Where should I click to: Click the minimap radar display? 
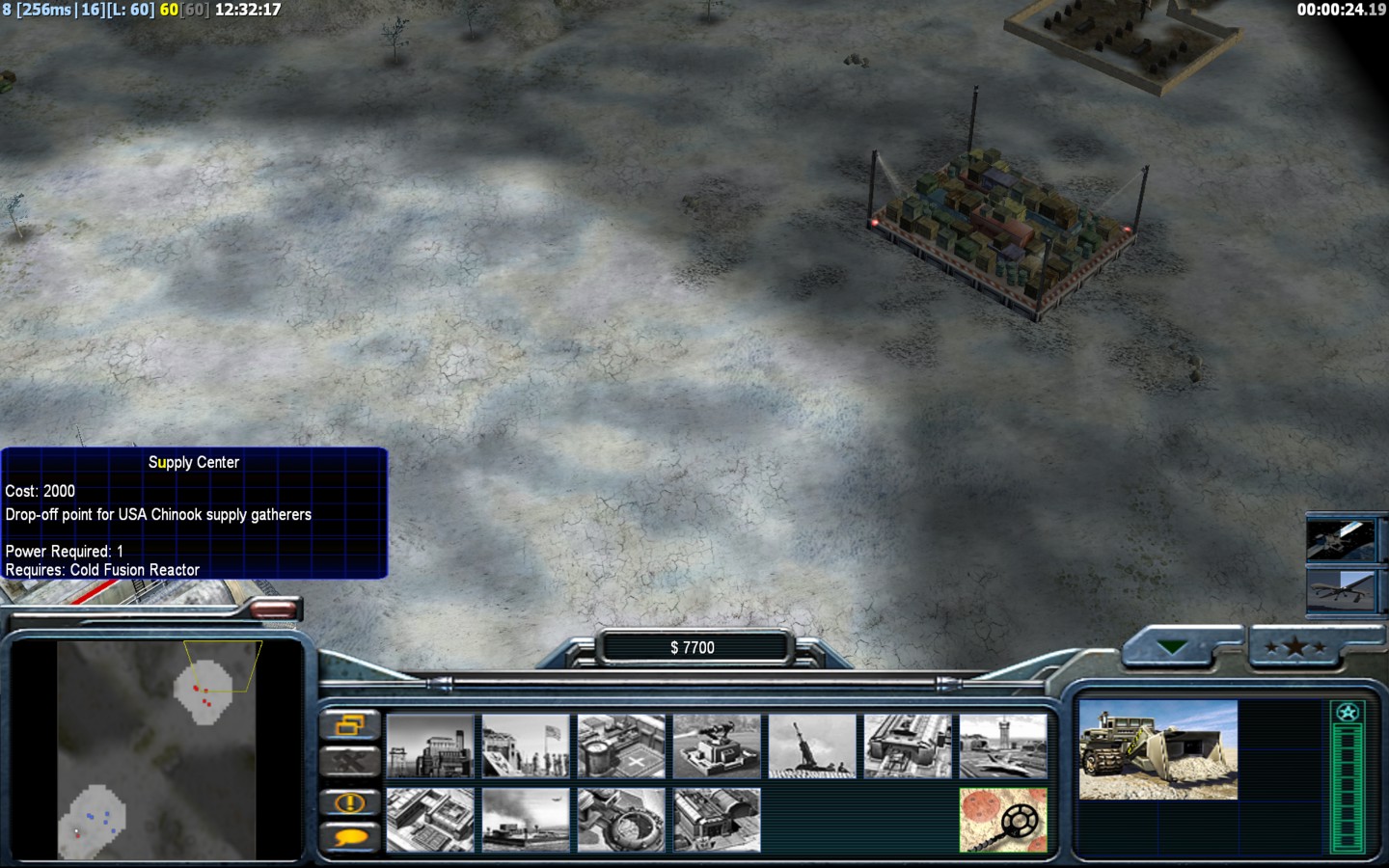pos(156,749)
